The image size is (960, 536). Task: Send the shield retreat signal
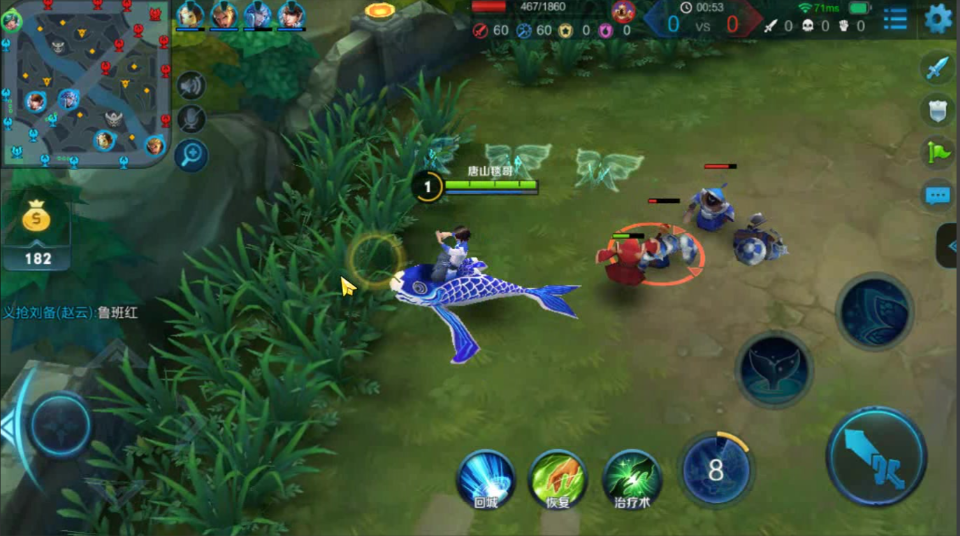click(937, 110)
